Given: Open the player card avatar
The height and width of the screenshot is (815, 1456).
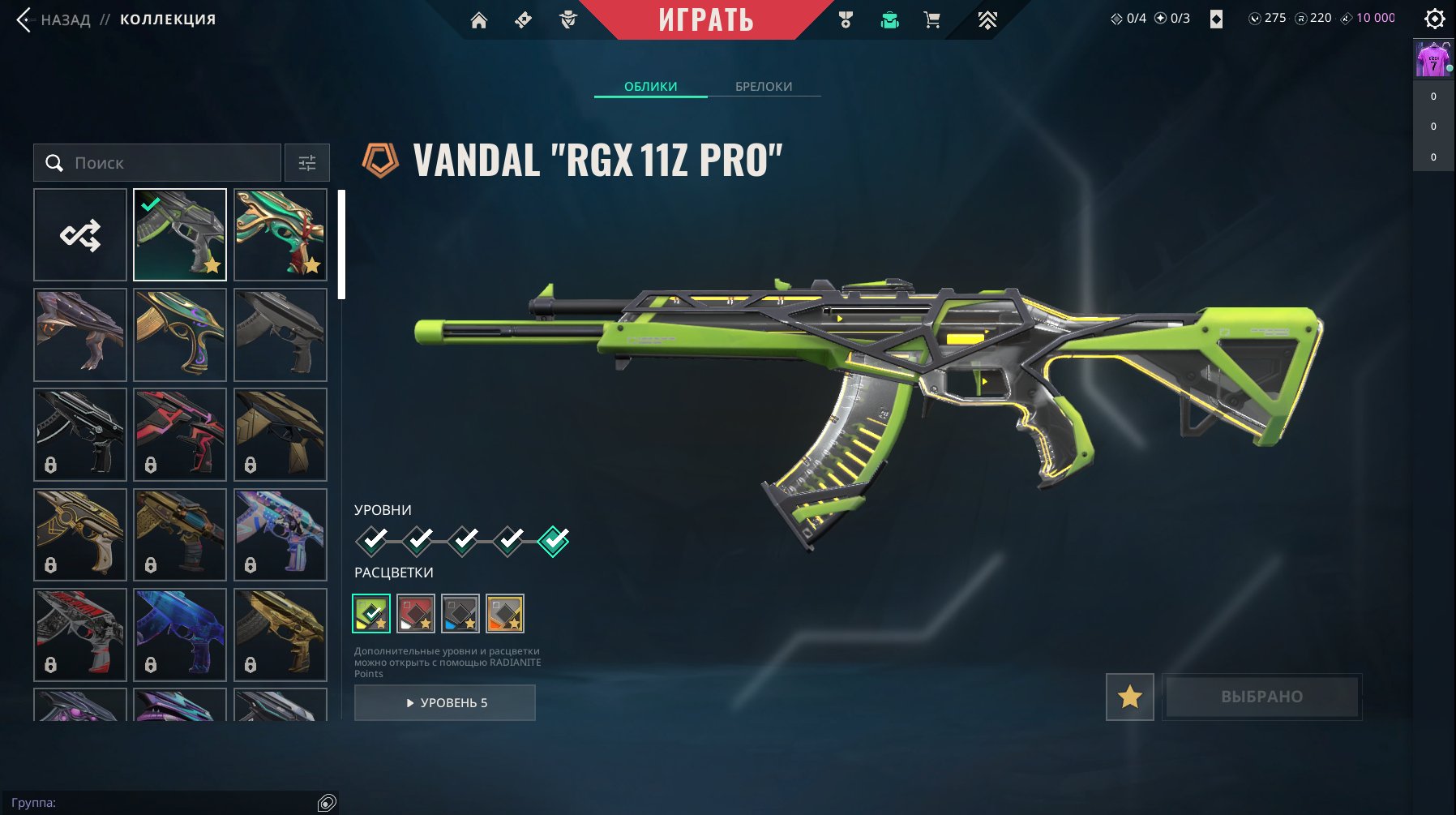Looking at the screenshot, I should 1432,60.
